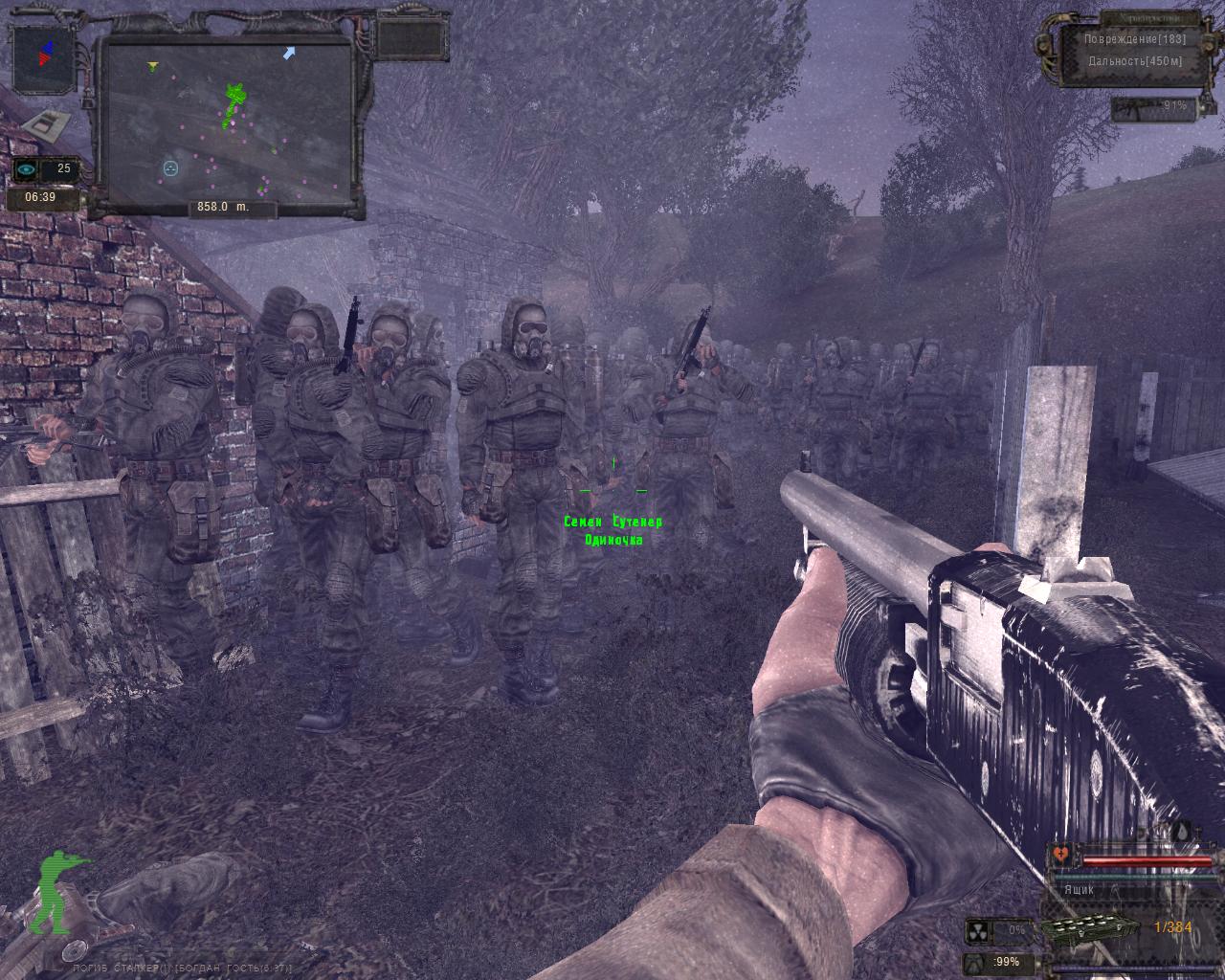Click the light-blue arrow marker on minimap
Screen dimensions: 1225x980
click(x=288, y=53)
